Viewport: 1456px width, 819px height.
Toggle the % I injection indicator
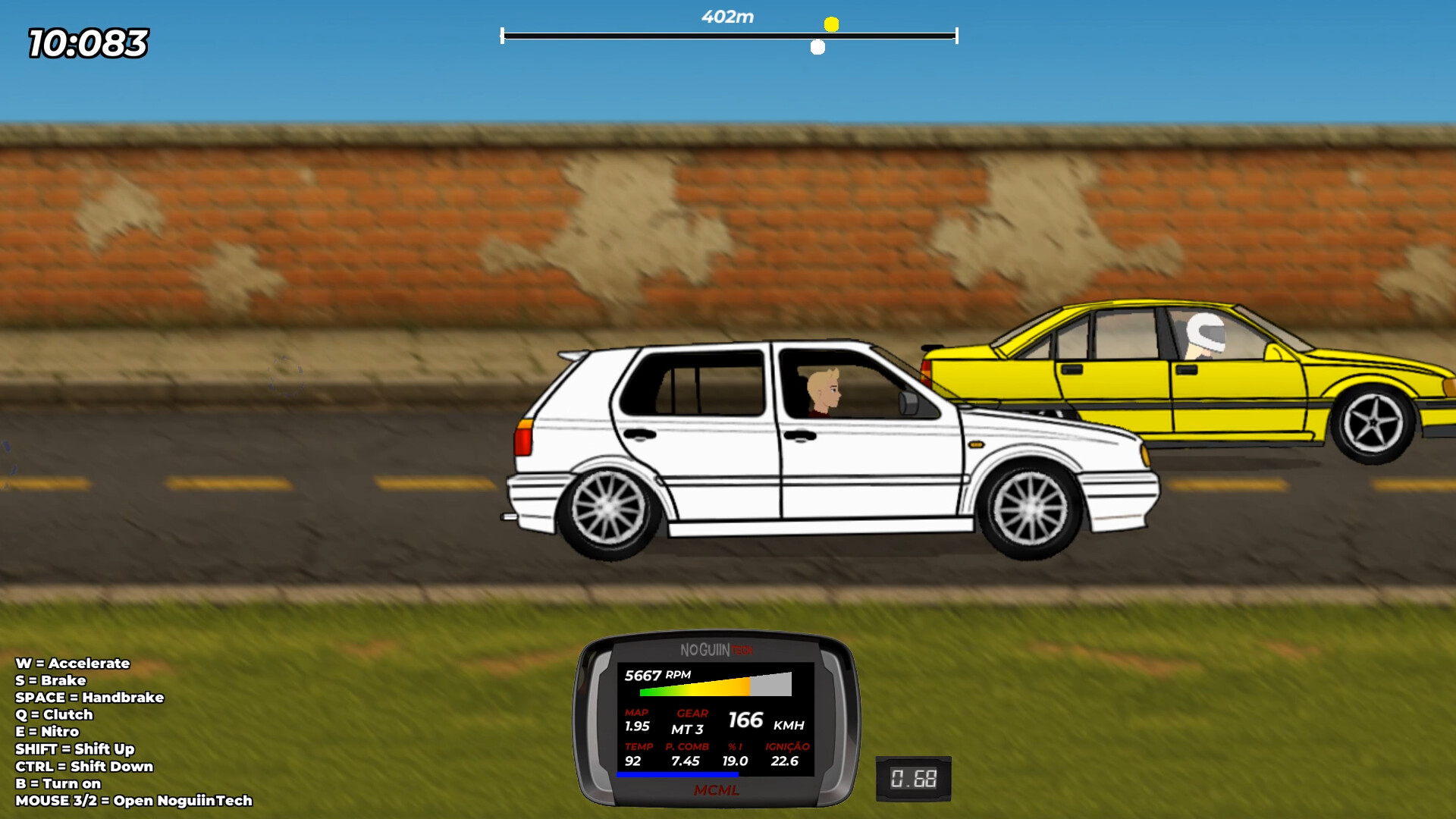[x=733, y=755]
